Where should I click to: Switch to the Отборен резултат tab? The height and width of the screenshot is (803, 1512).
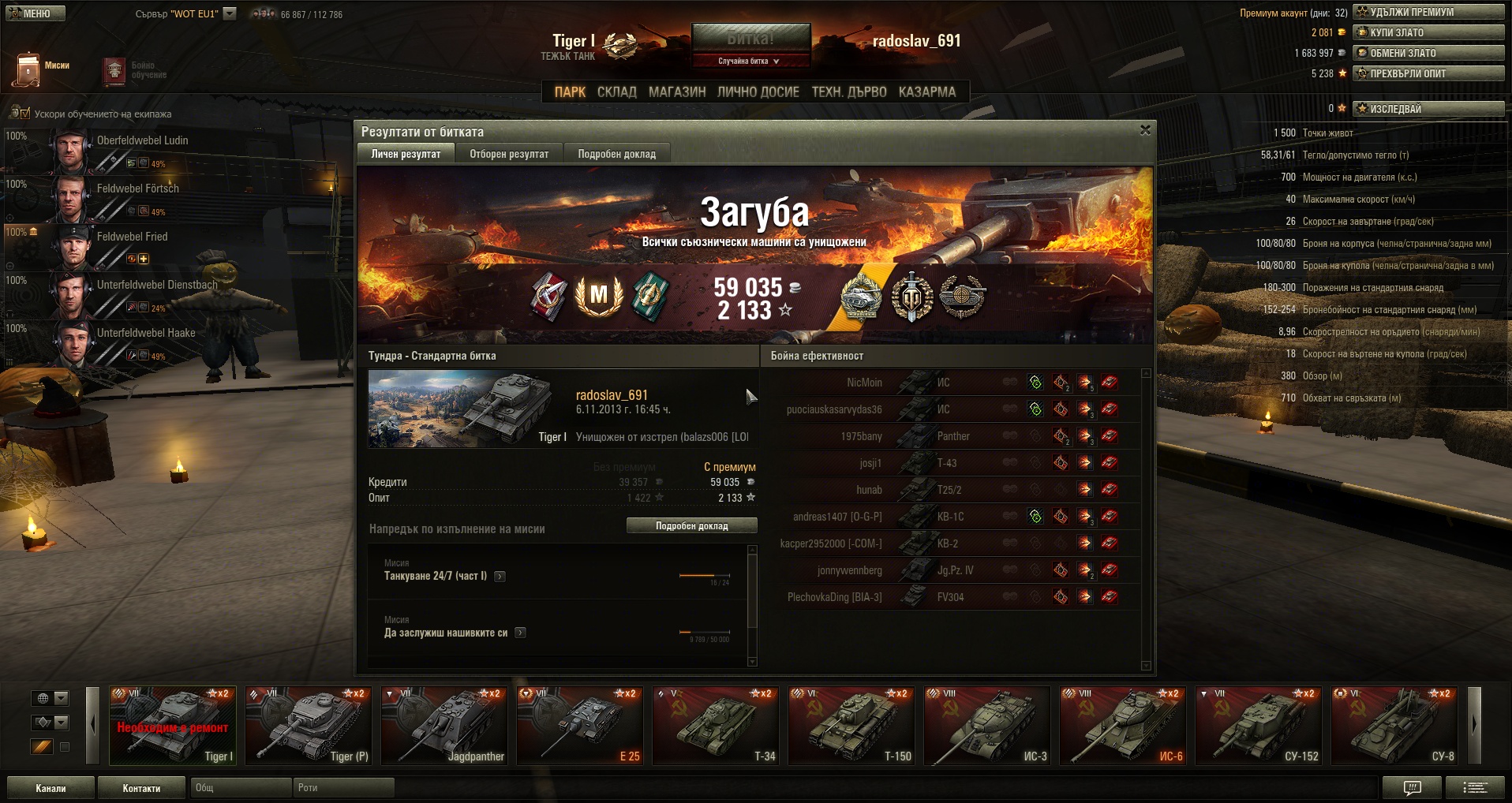pyautogui.click(x=509, y=154)
